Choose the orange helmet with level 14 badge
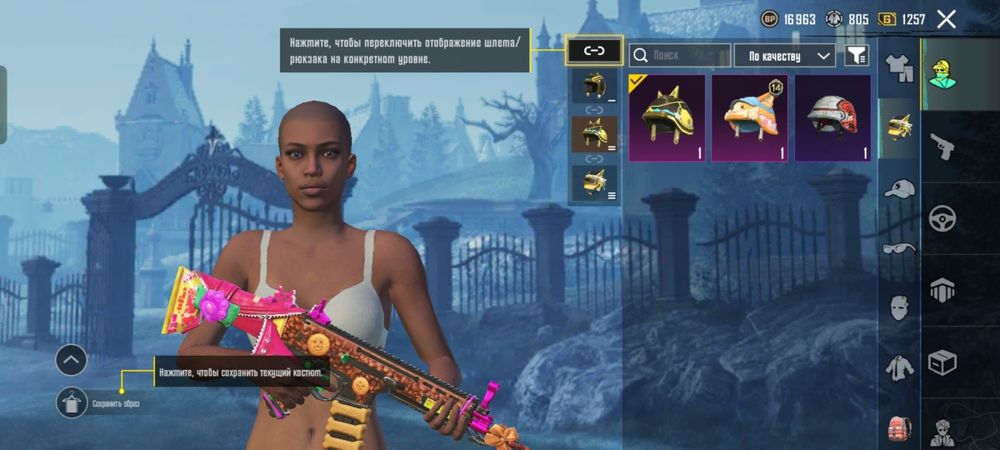 [x=750, y=117]
